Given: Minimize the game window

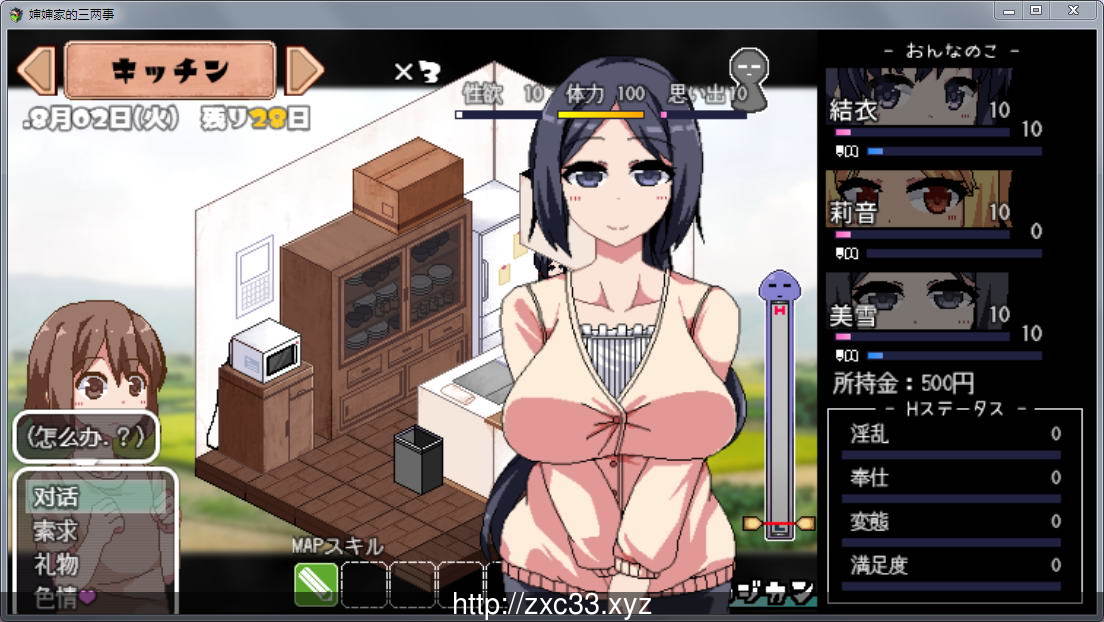Looking at the screenshot, I should 1009,10.
